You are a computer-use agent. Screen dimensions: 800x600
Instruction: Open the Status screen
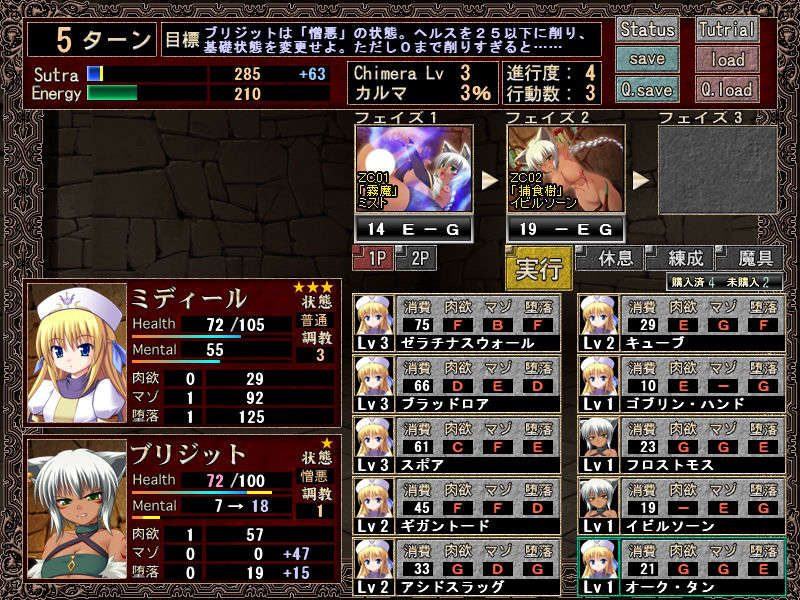click(647, 29)
